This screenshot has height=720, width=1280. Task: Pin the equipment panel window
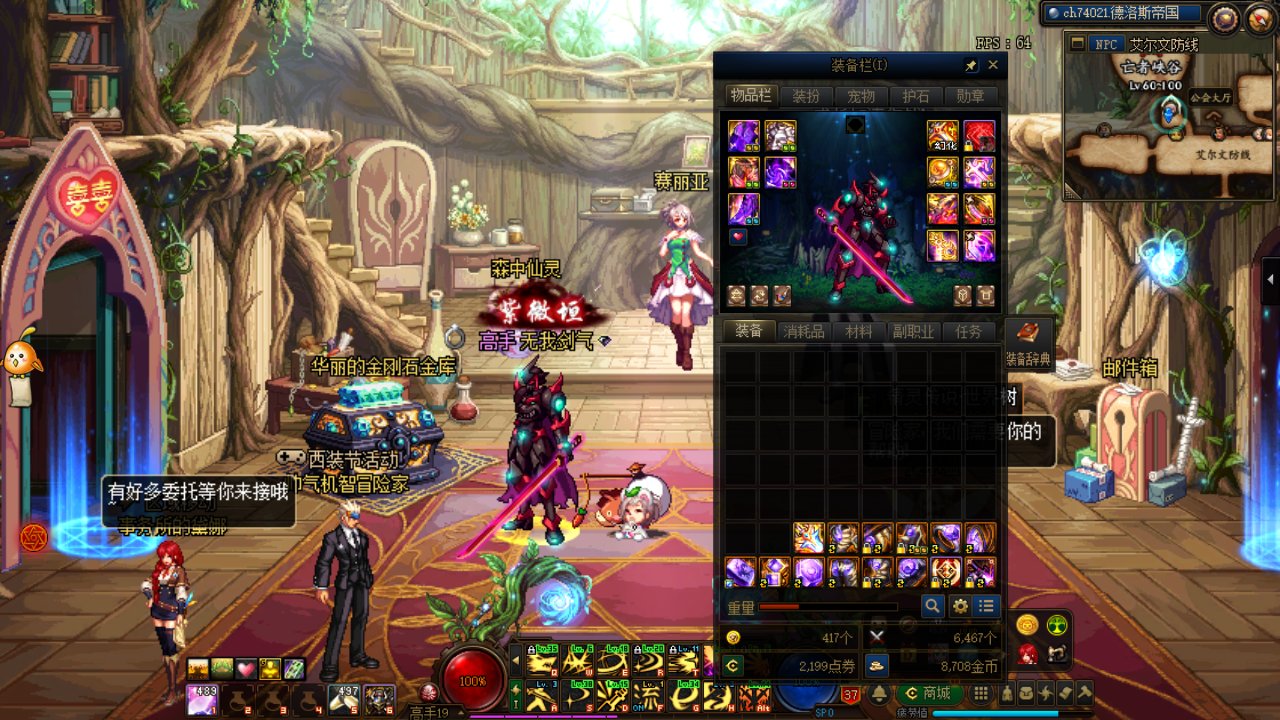click(970, 65)
